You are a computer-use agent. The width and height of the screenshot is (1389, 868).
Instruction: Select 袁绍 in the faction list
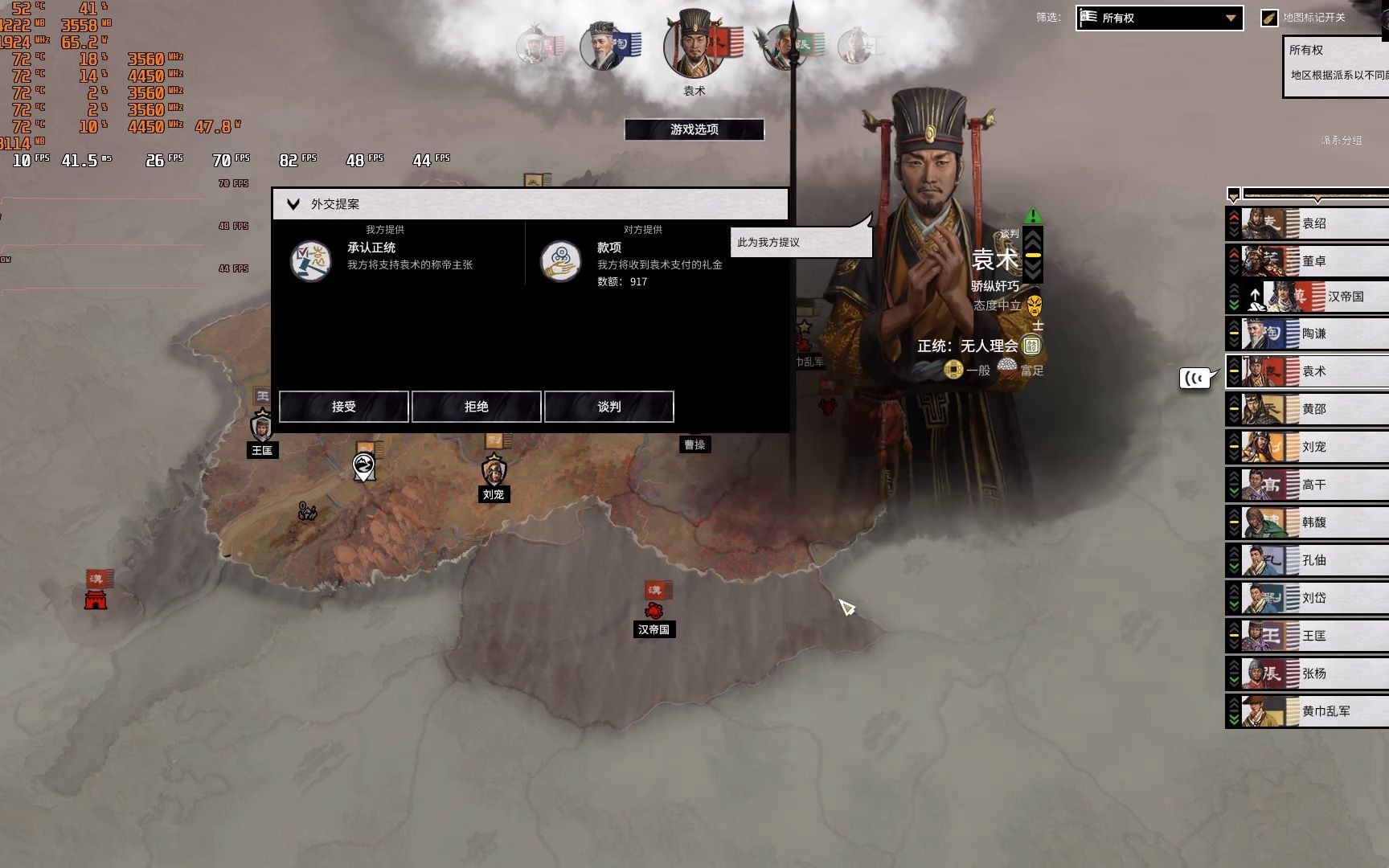coord(1313,223)
